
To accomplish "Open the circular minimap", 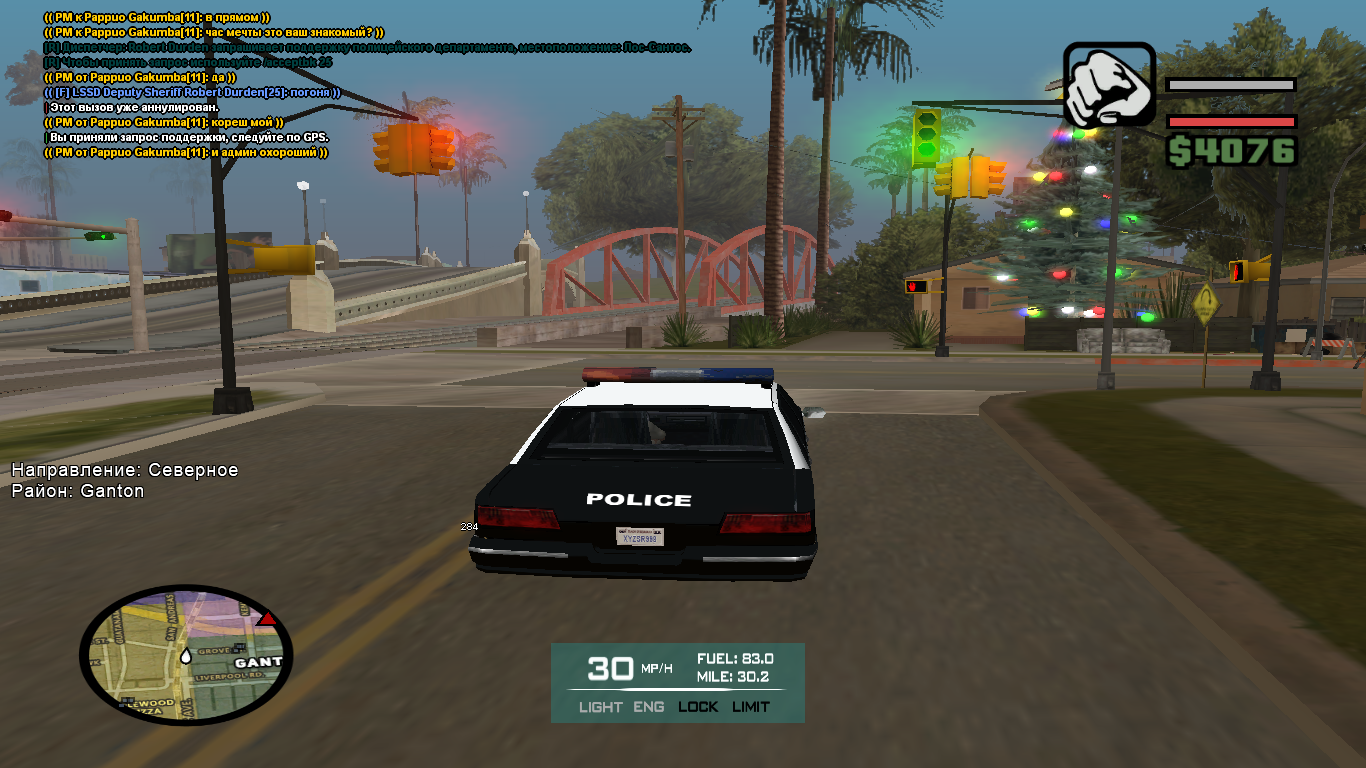I will 185,653.
